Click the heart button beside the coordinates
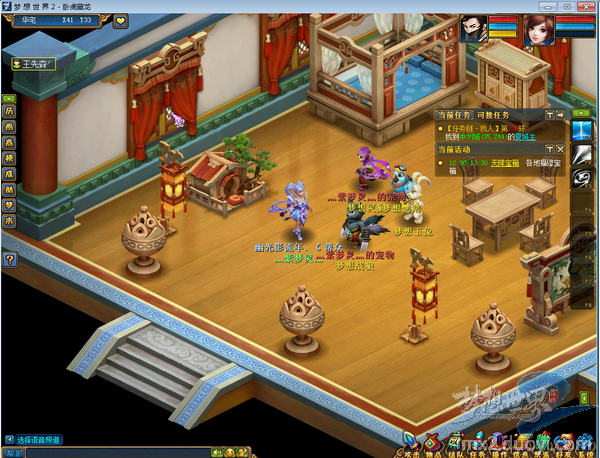This screenshot has height=458, width=600. [121, 20]
